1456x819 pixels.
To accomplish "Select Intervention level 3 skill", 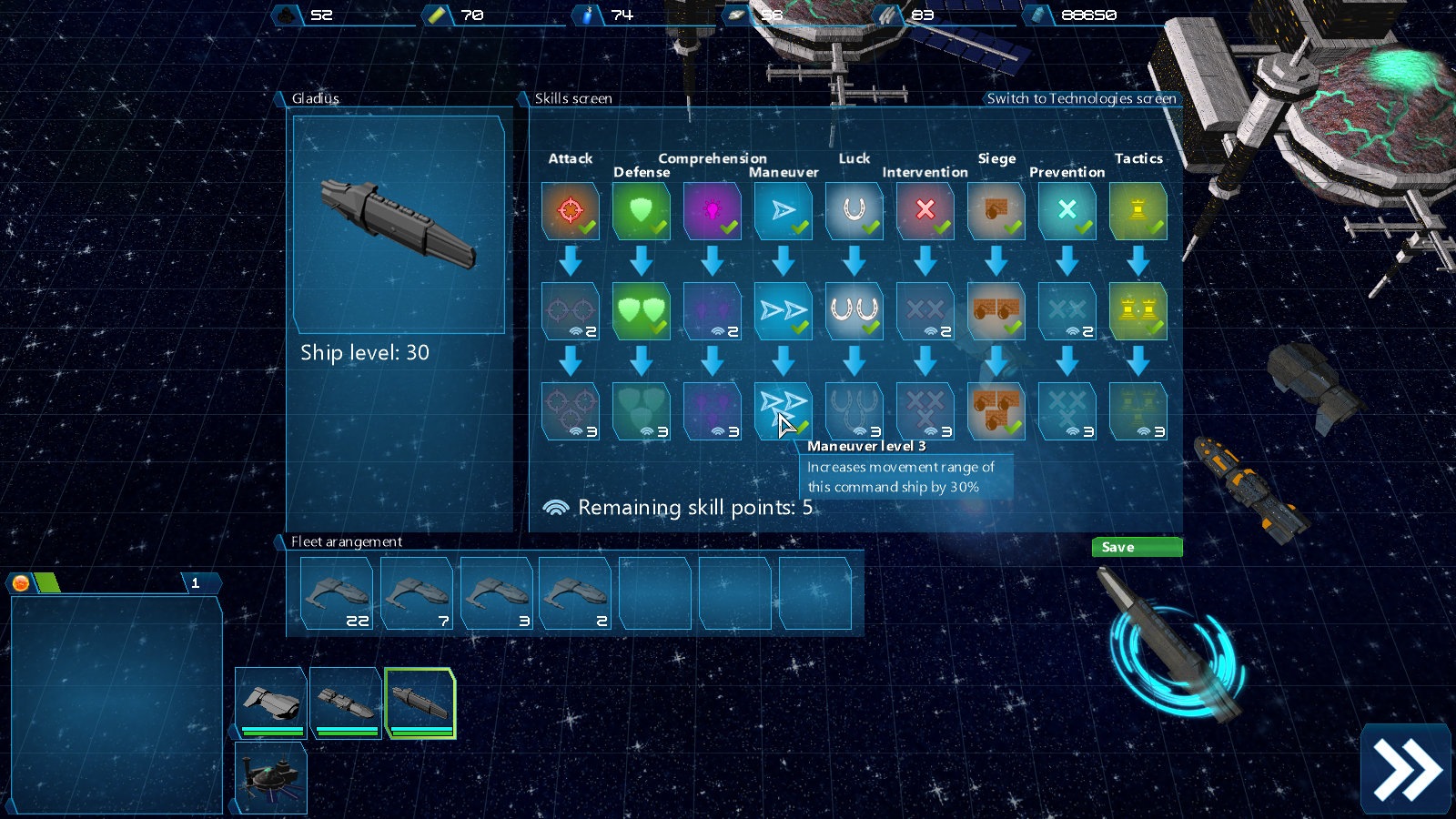I will 925,411.
